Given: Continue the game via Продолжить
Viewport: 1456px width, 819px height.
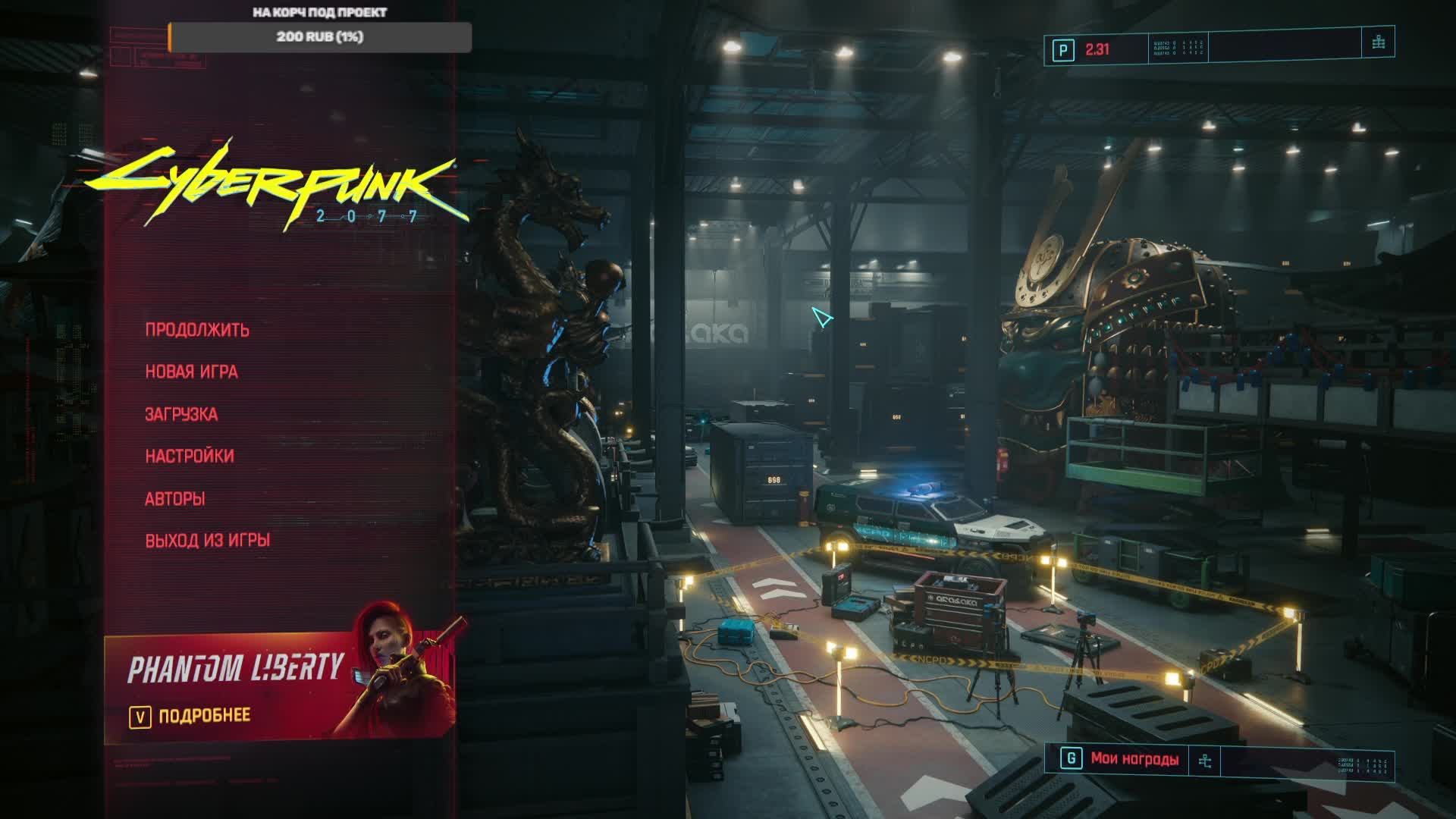Looking at the screenshot, I should (197, 330).
